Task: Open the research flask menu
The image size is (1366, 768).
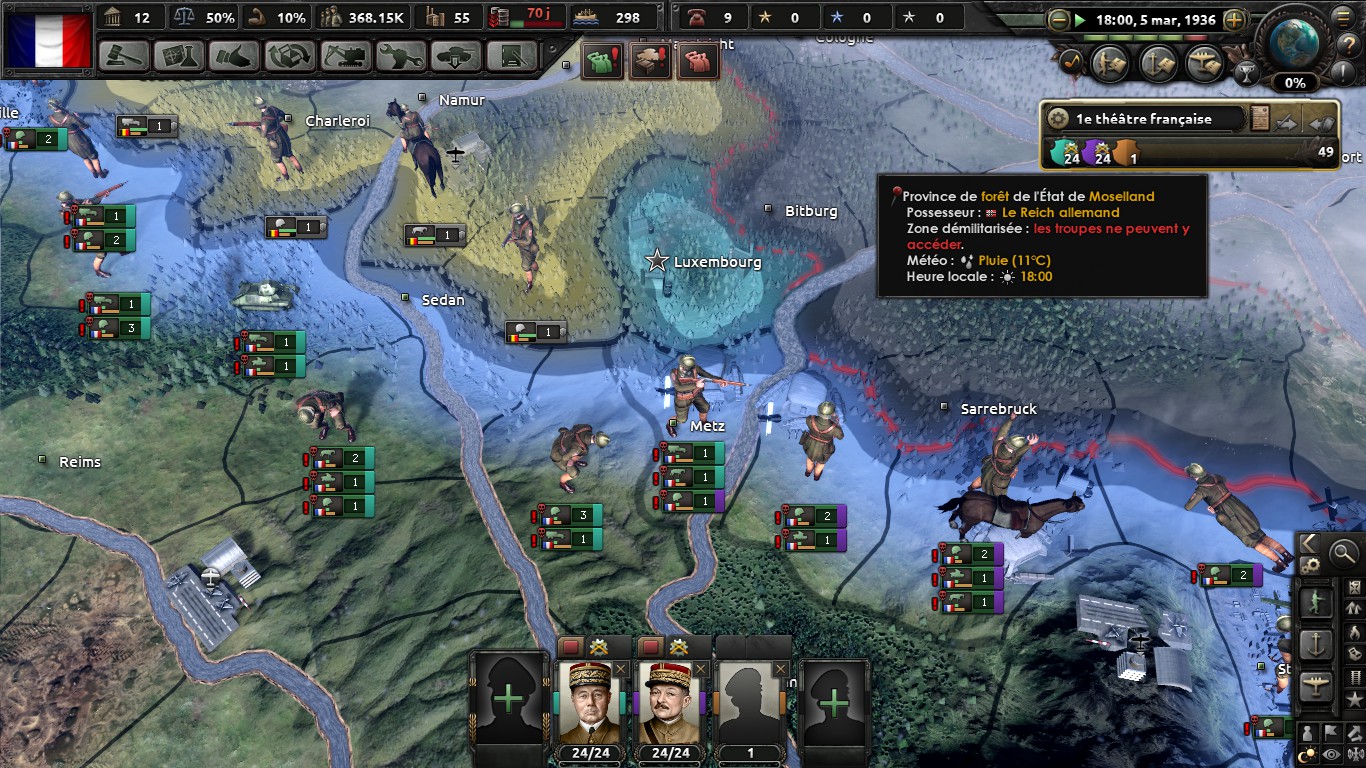Action: (179, 56)
